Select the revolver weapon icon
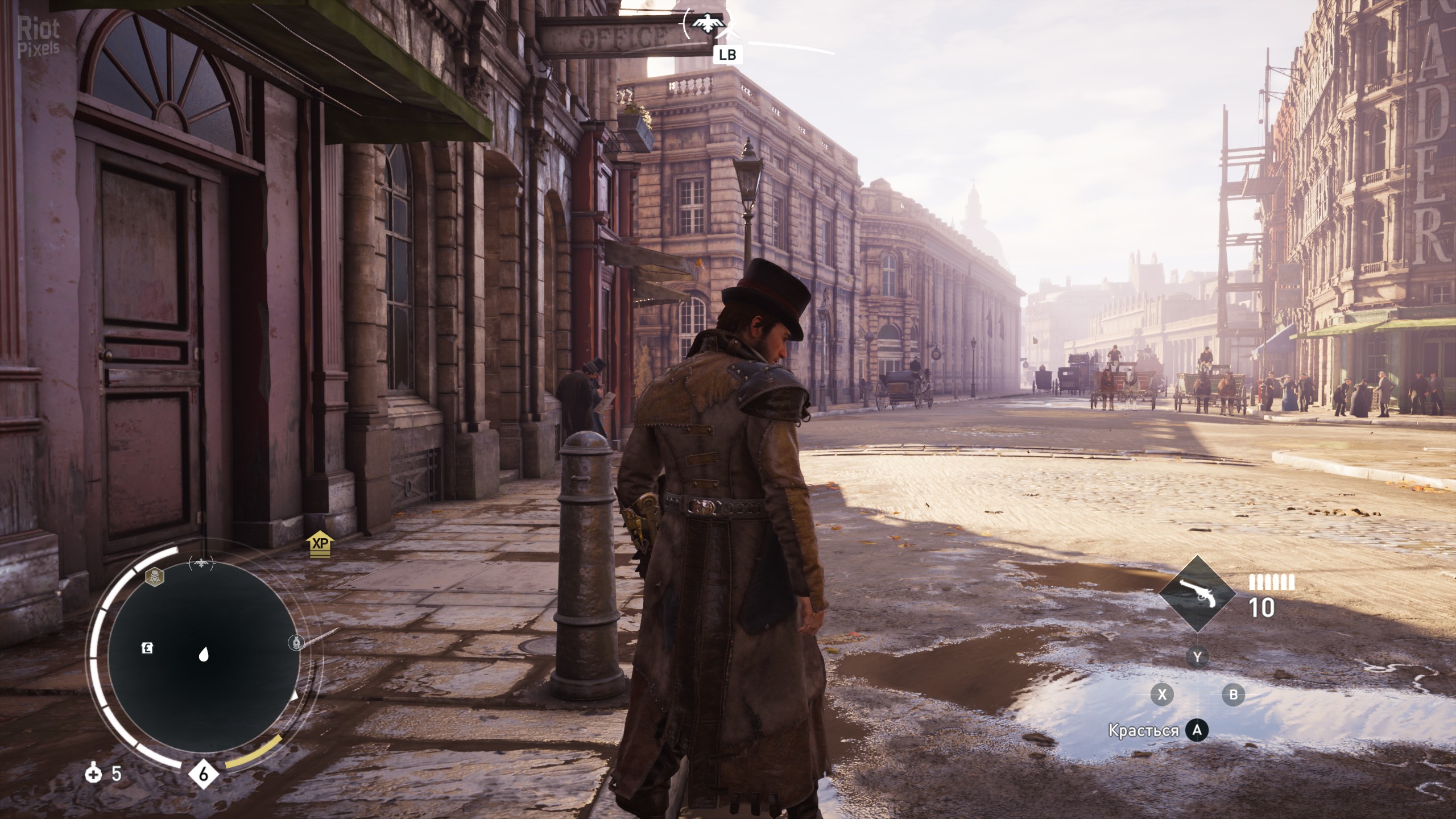Screen dimensions: 1456x819 click(x=1197, y=594)
